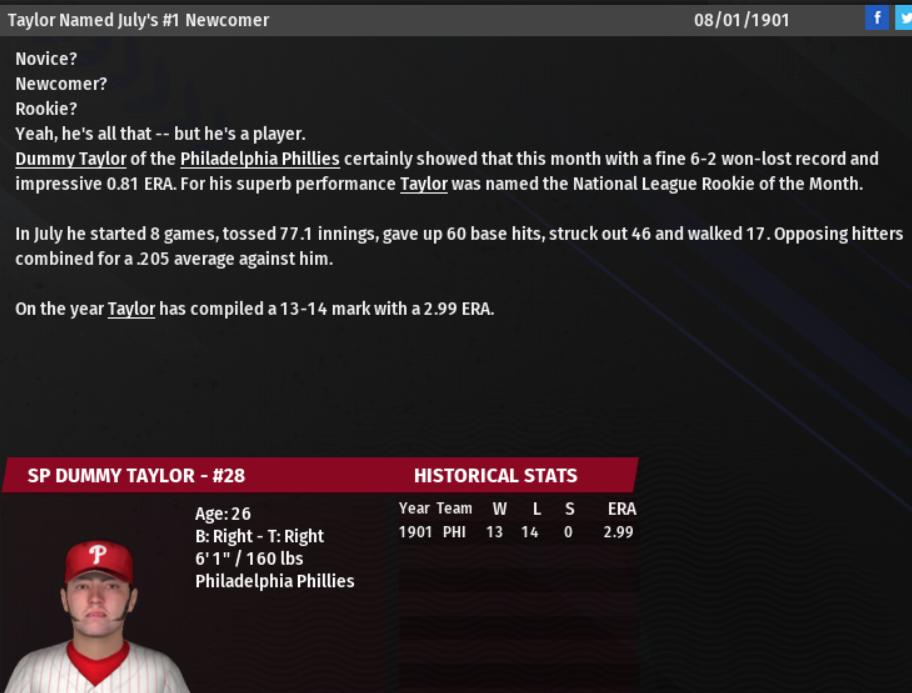The height and width of the screenshot is (693, 912).
Task: Click the Taylor link before "was named"
Action: pos(423,184)
